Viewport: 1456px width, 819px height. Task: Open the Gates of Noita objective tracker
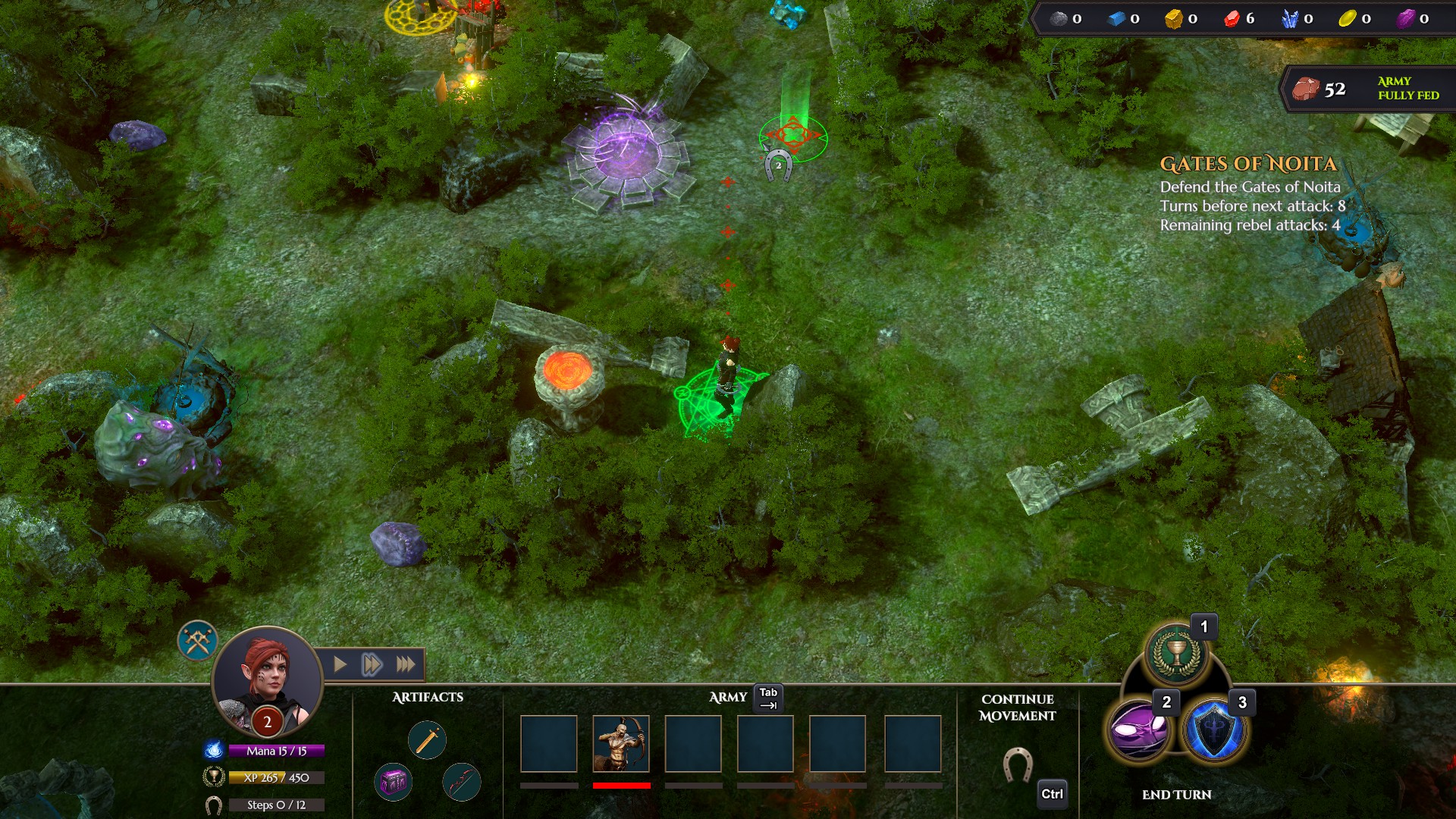(1248, 165)
